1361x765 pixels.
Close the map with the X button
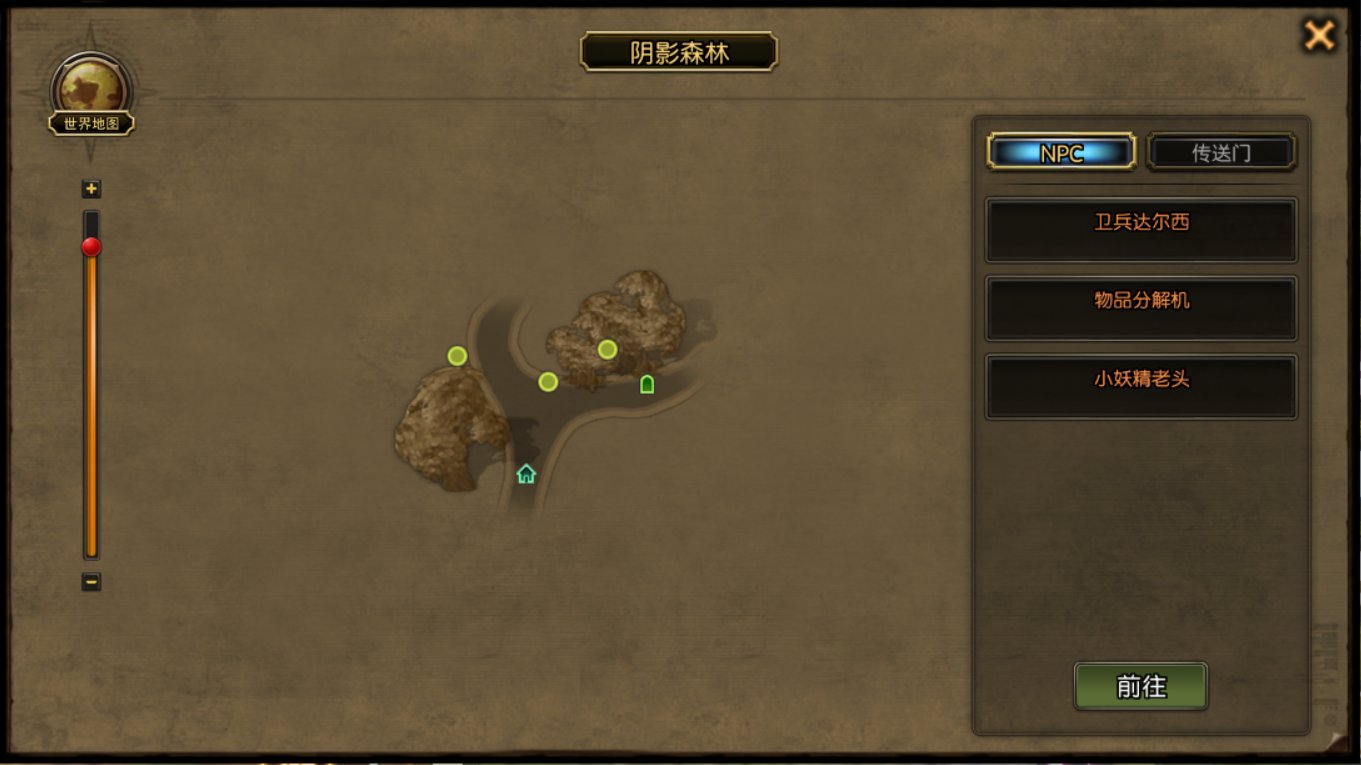(x=1319, y=36)
